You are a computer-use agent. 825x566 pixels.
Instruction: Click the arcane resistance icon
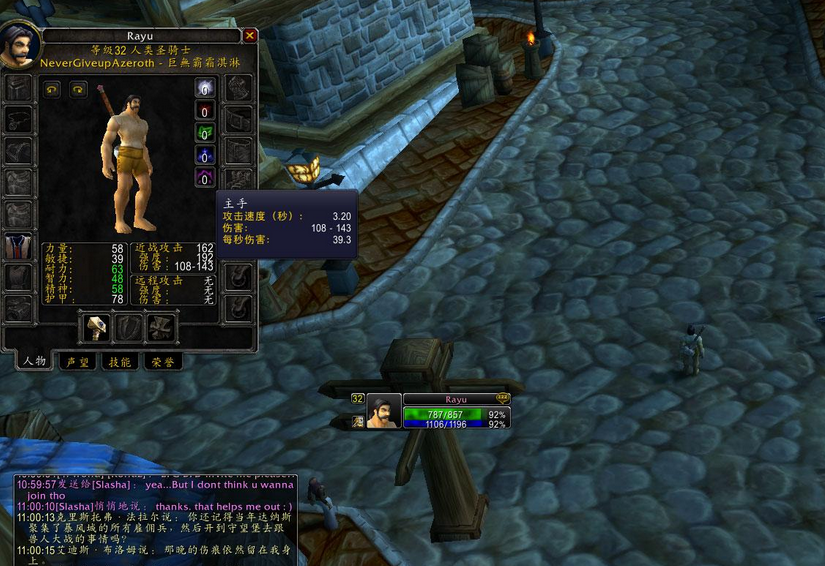pyautogui.click(x=204, y=89)
